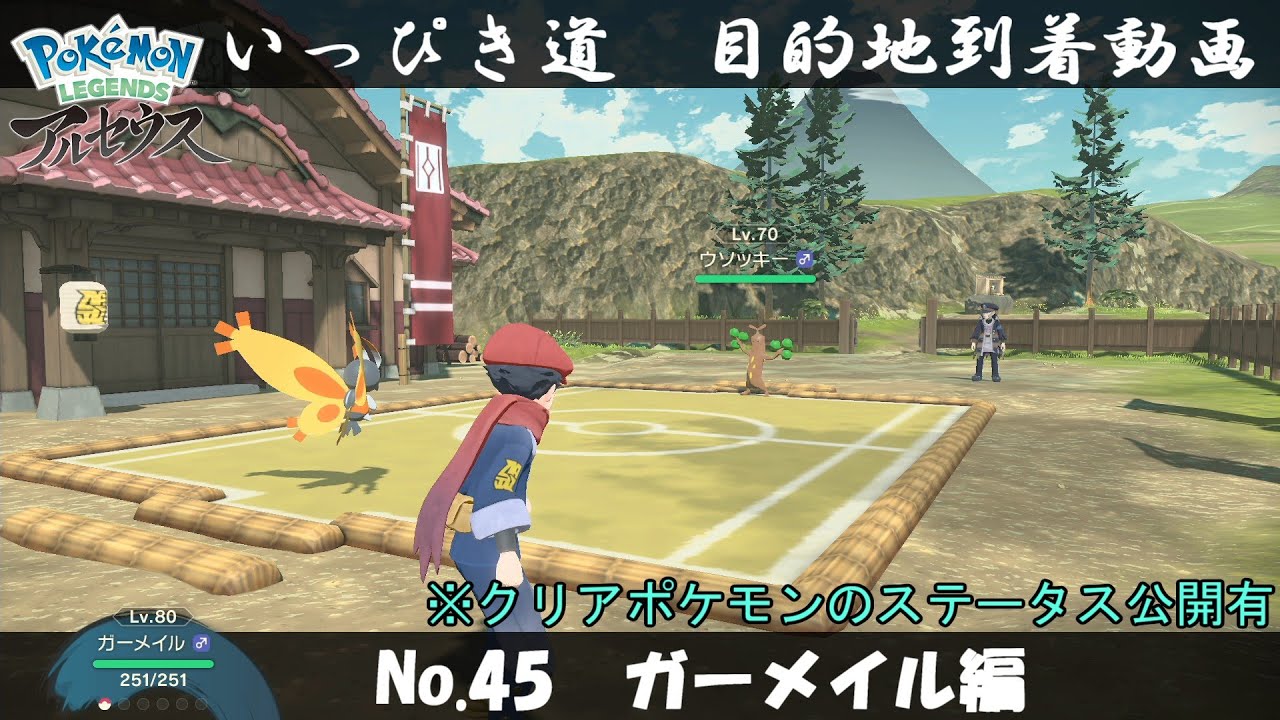Click the male gender icon beside ウソッキー

804,259
